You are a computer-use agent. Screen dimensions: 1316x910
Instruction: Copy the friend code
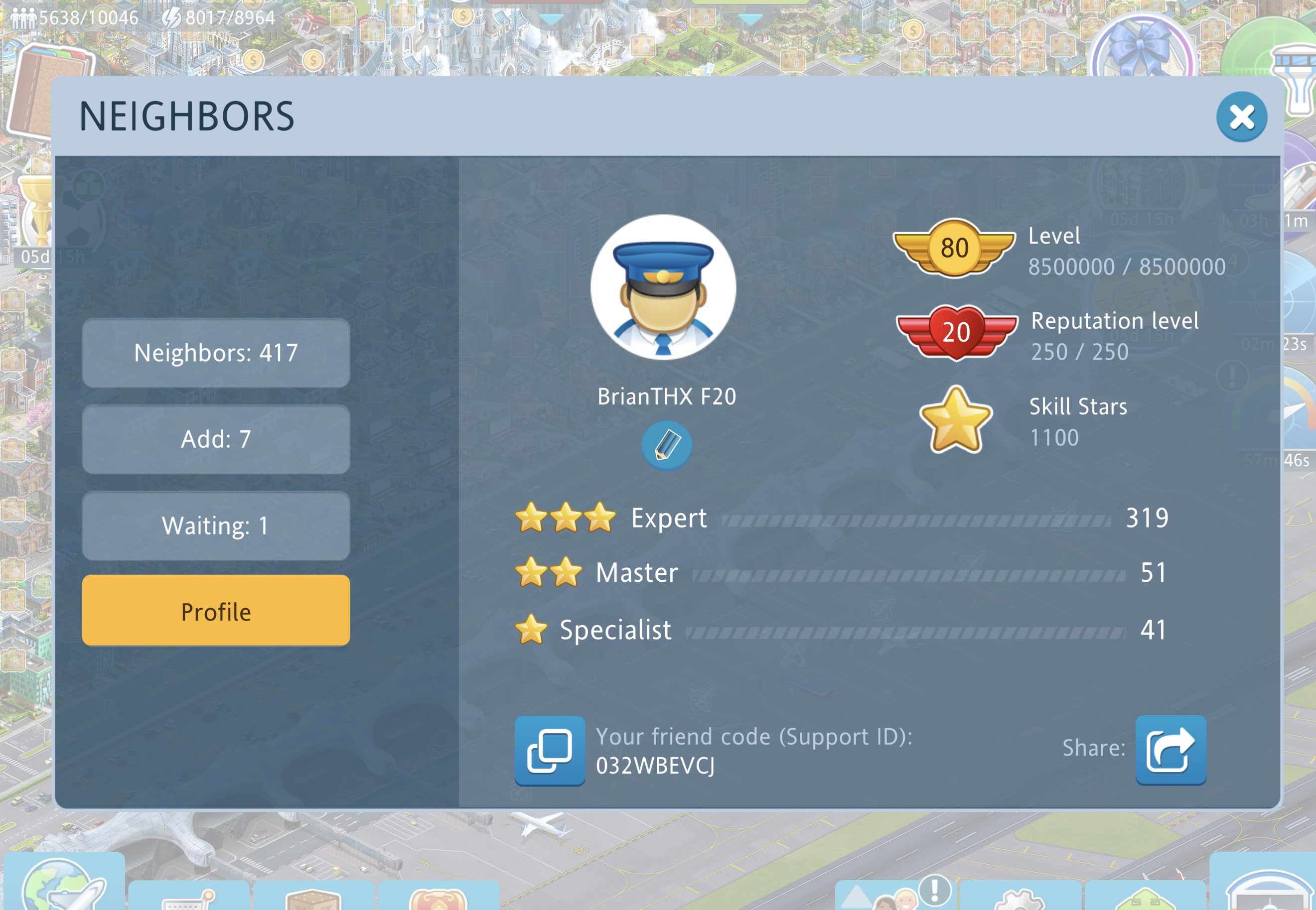click(x=549, y=750)
